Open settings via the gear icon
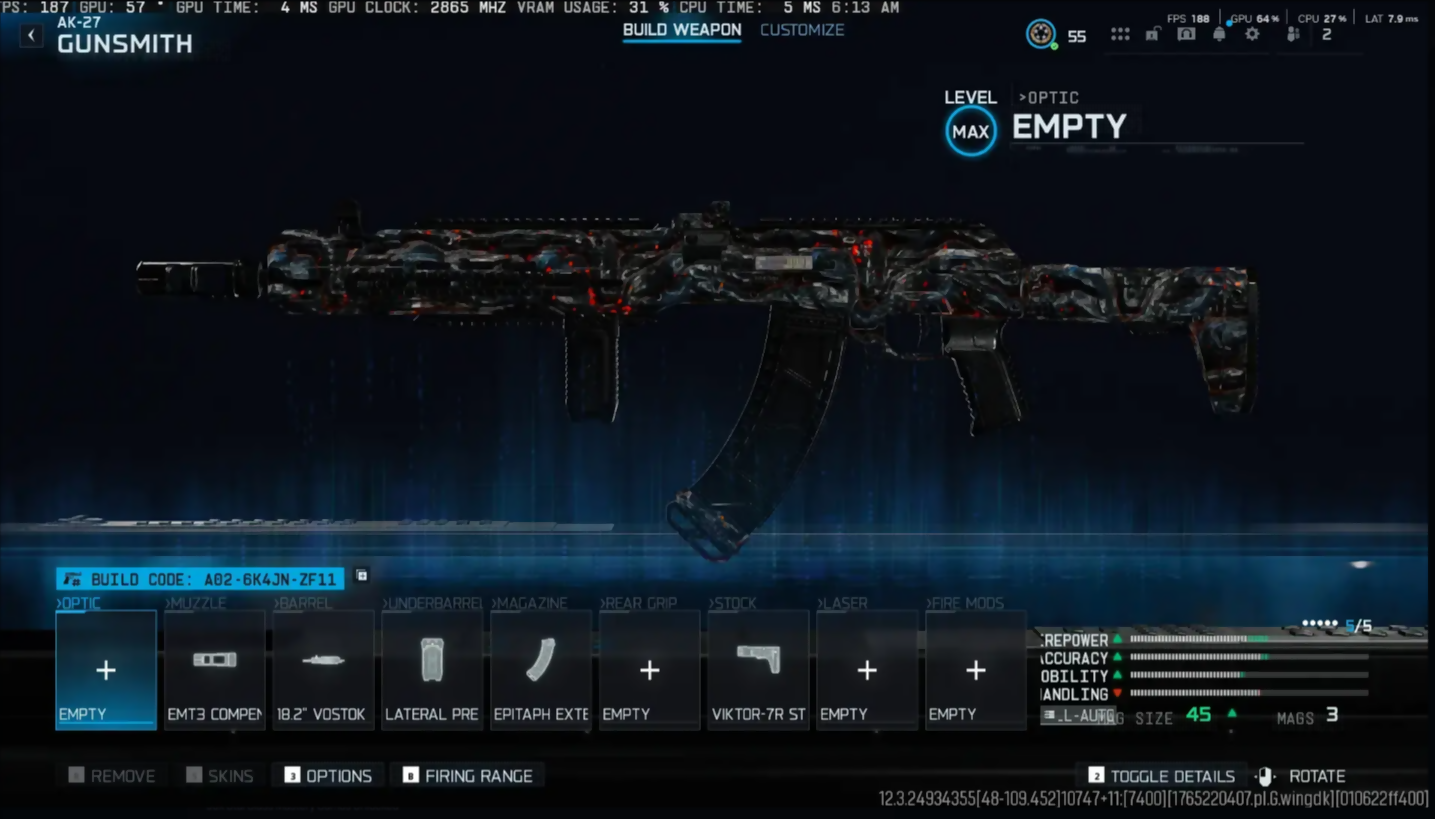1435x819 pixels. pos(1252,34)
